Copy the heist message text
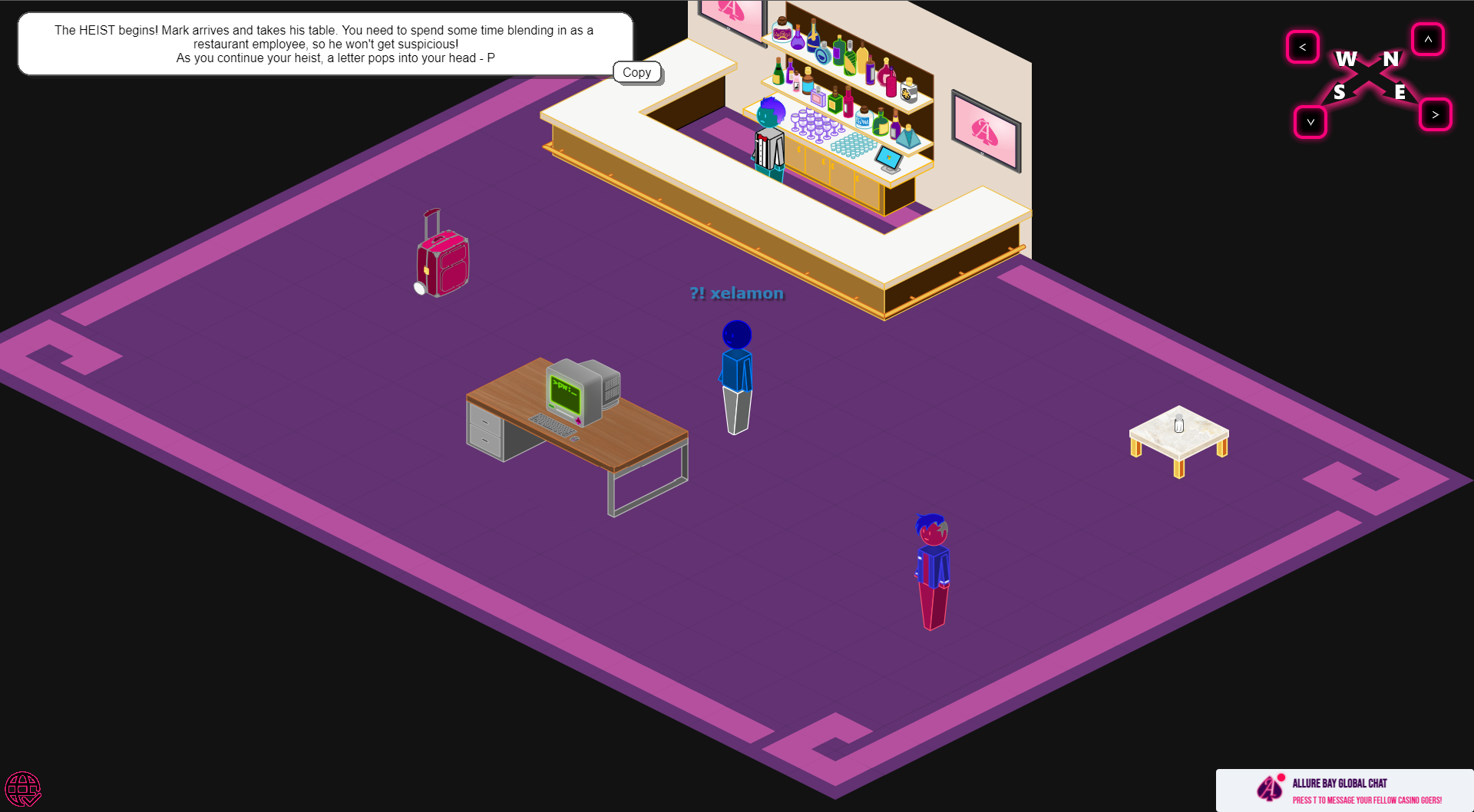This screenshot has height=812, width=1474. coord(636,72)
